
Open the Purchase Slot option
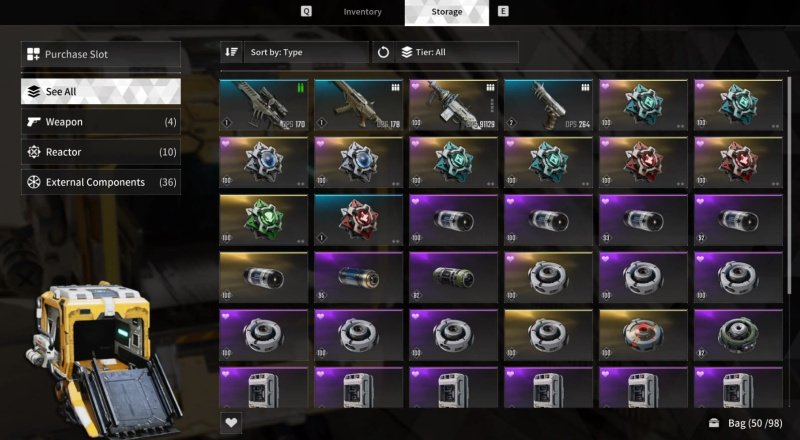(x=101, y=54)
